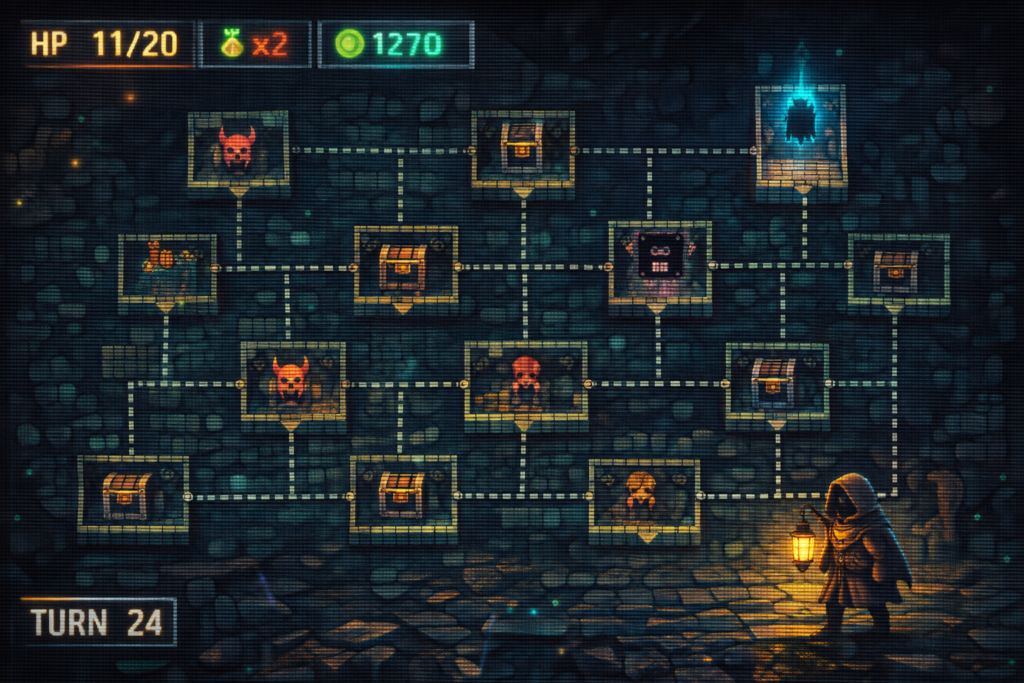Image resolution: width=1024 pixels, height=683 pixels.
Task: Choose the black square-faced monster room
Action: 660,261
